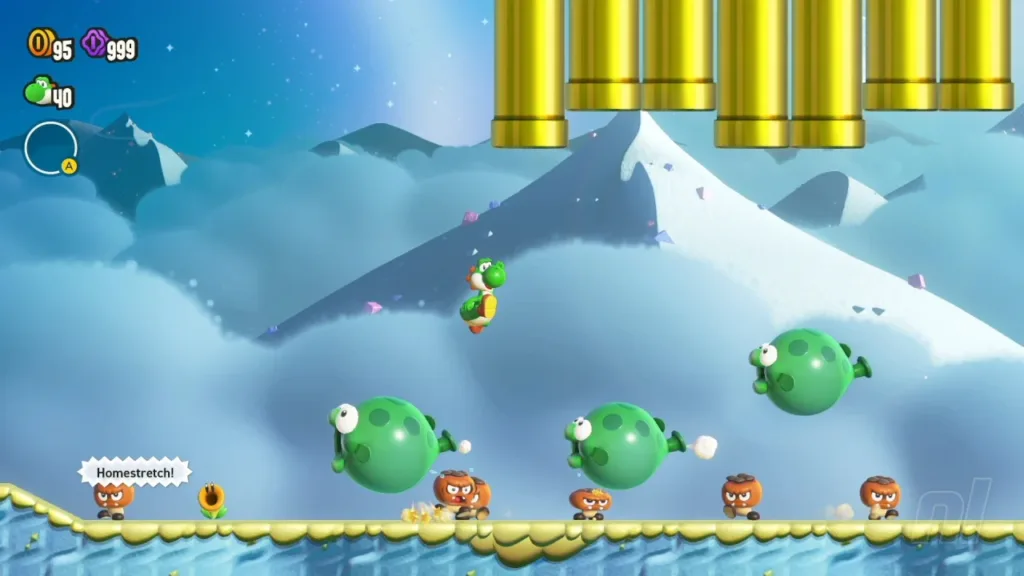Image resolution: width=1024 pixels, height=576 pixels.
Task: Click the empty badge action ring
Action: [50, 147]
